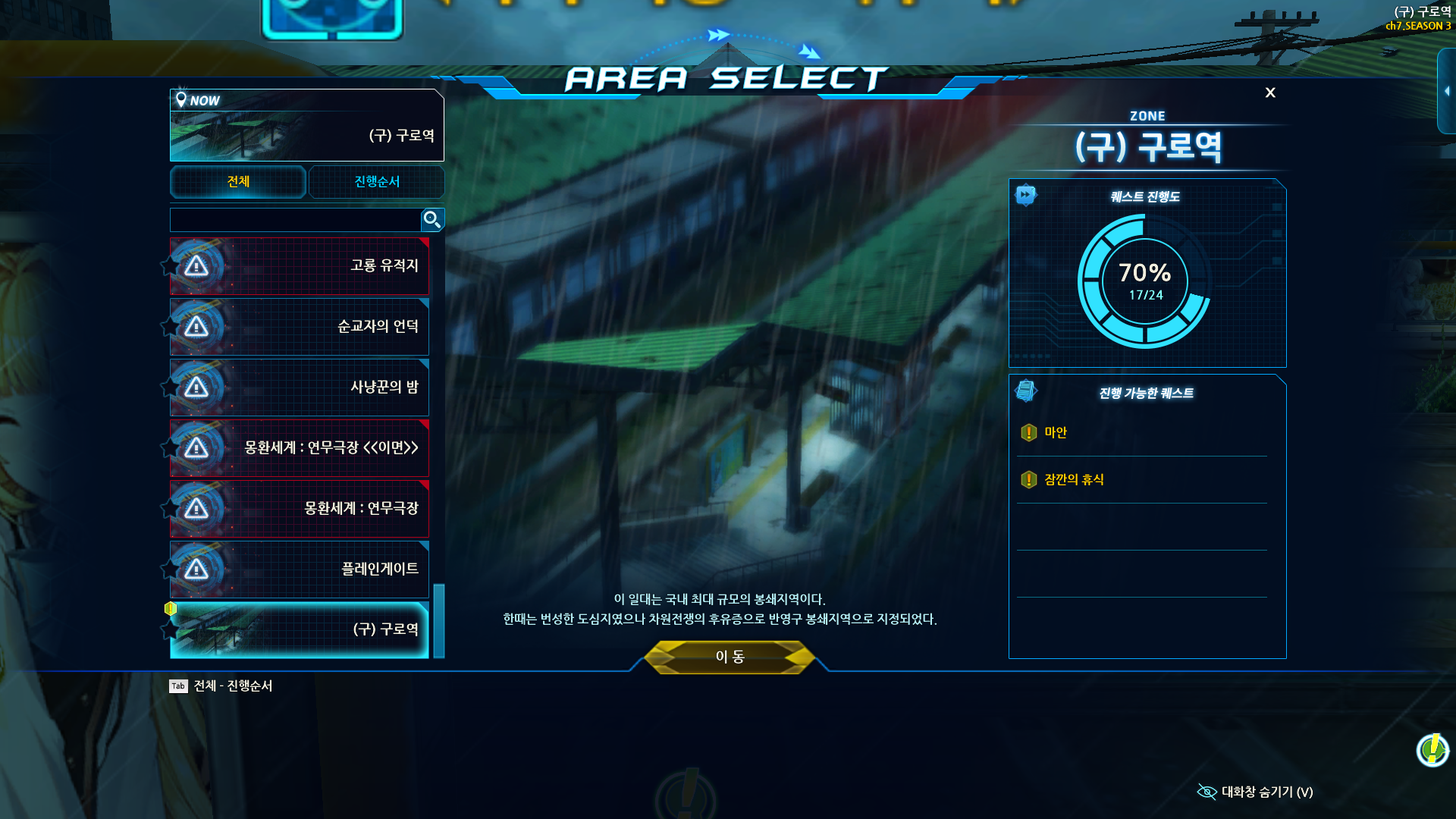Click the NOW current location card
The width and height of the screenshot is (1456, 819).
click(307, 125)
